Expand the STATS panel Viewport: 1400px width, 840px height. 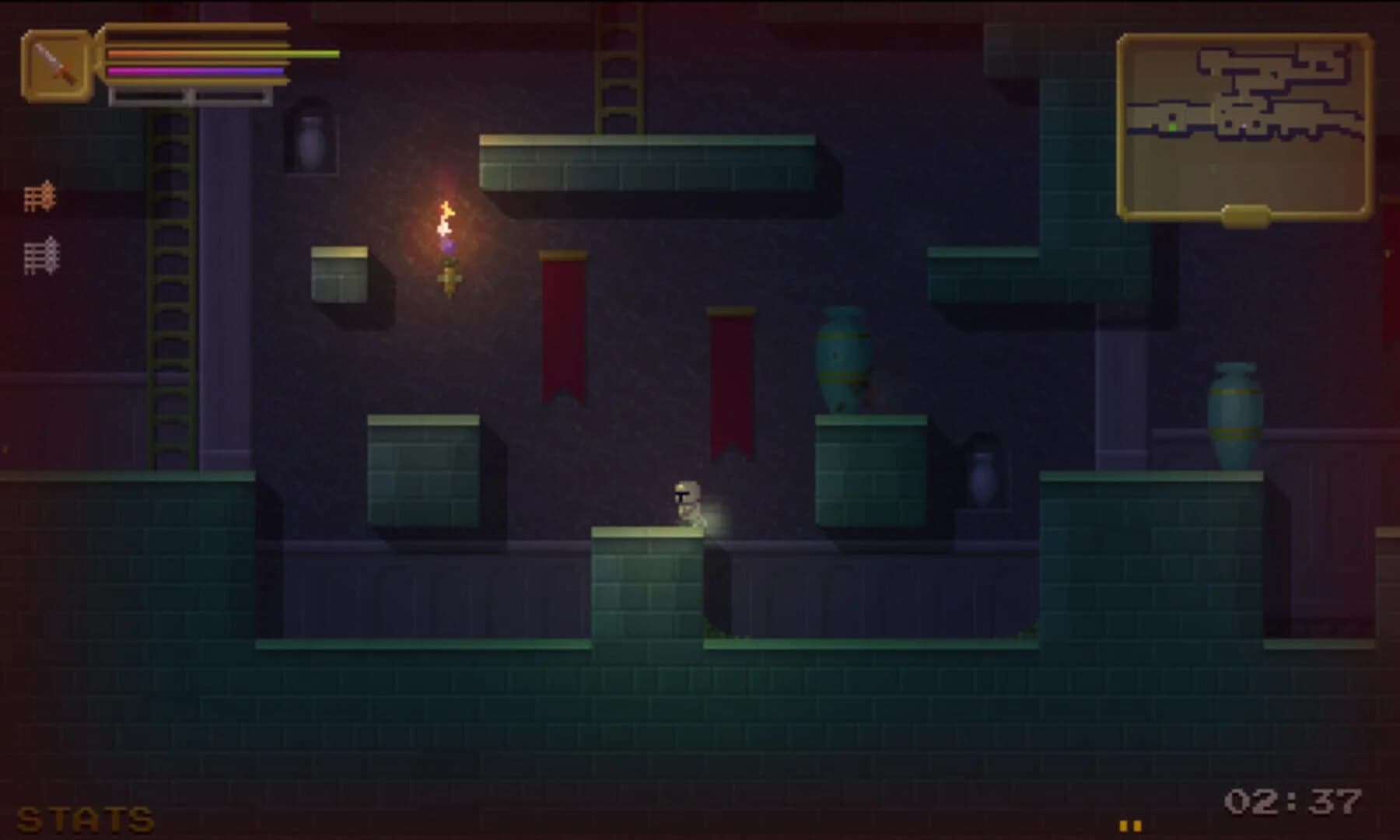[x=84, y=818]
